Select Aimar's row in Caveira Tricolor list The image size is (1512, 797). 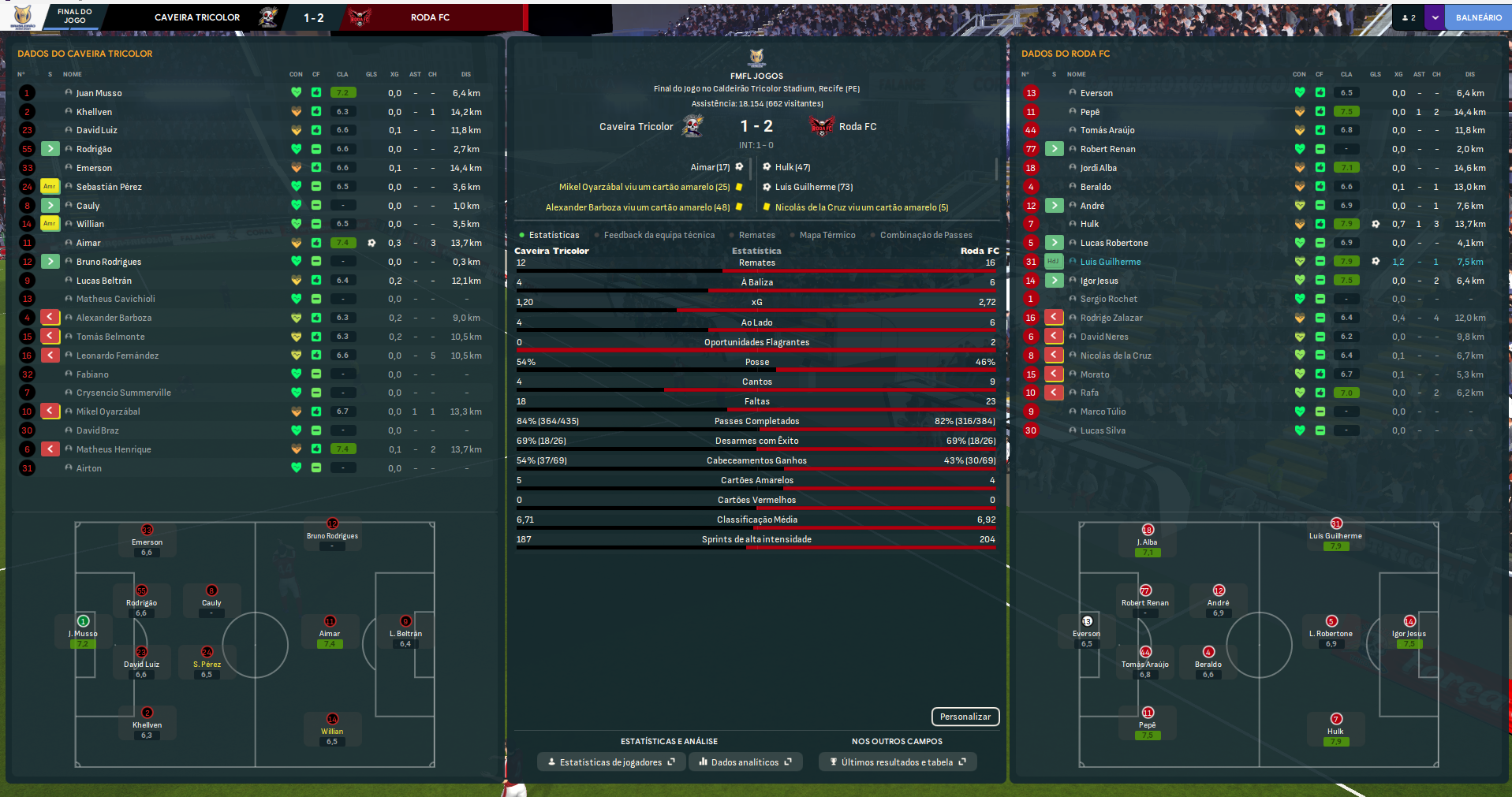[x=88, y=243]
